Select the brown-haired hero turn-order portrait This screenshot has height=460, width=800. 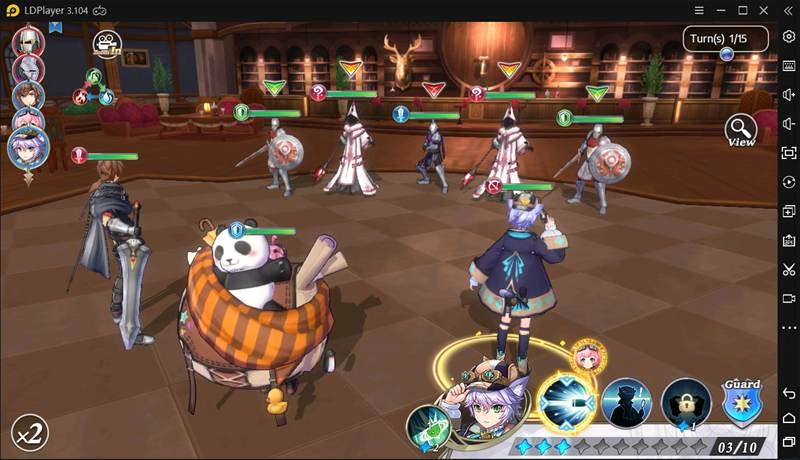[x=28, y=95]
